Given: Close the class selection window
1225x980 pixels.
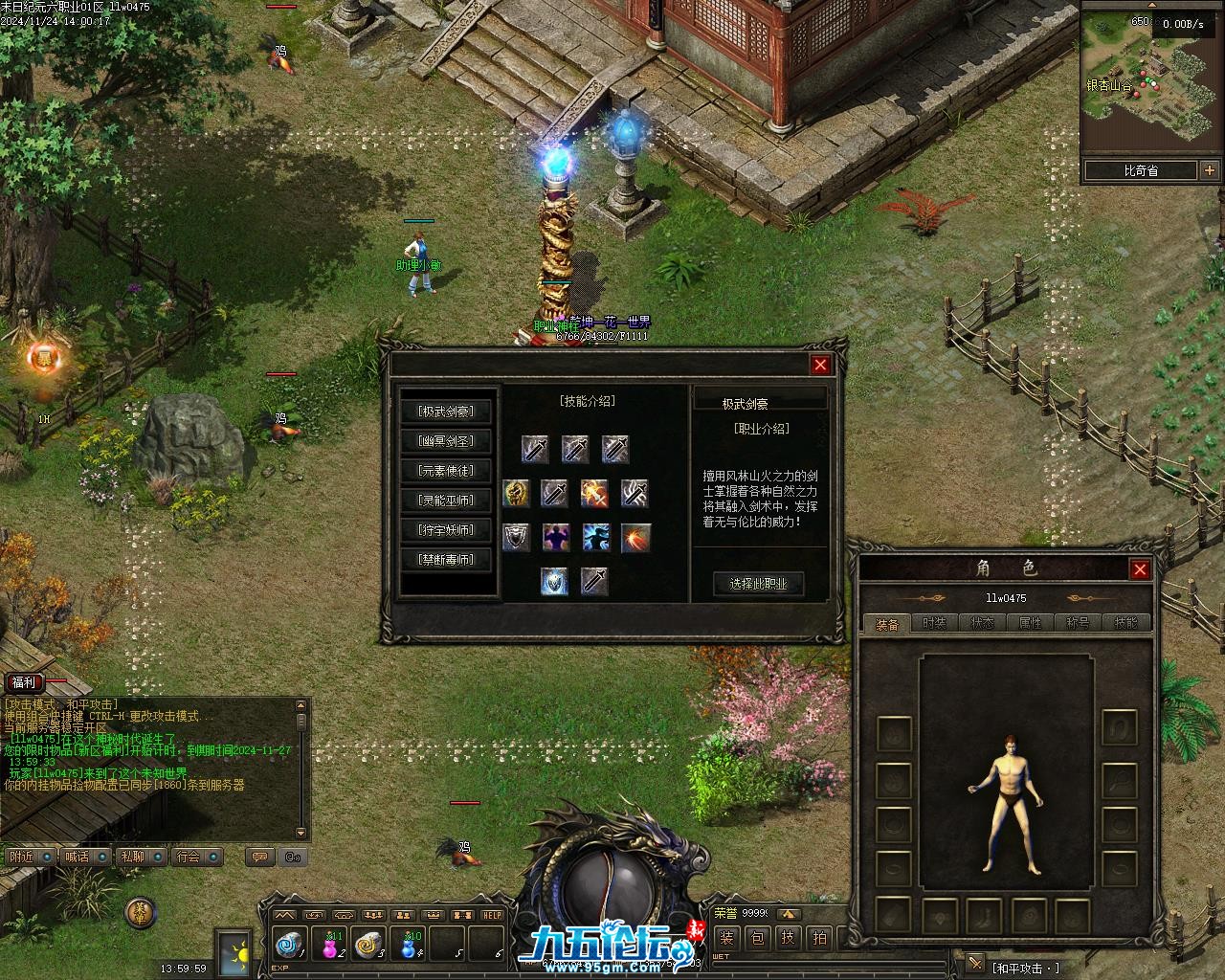Looking at the screenshot, I should [820, 365].
